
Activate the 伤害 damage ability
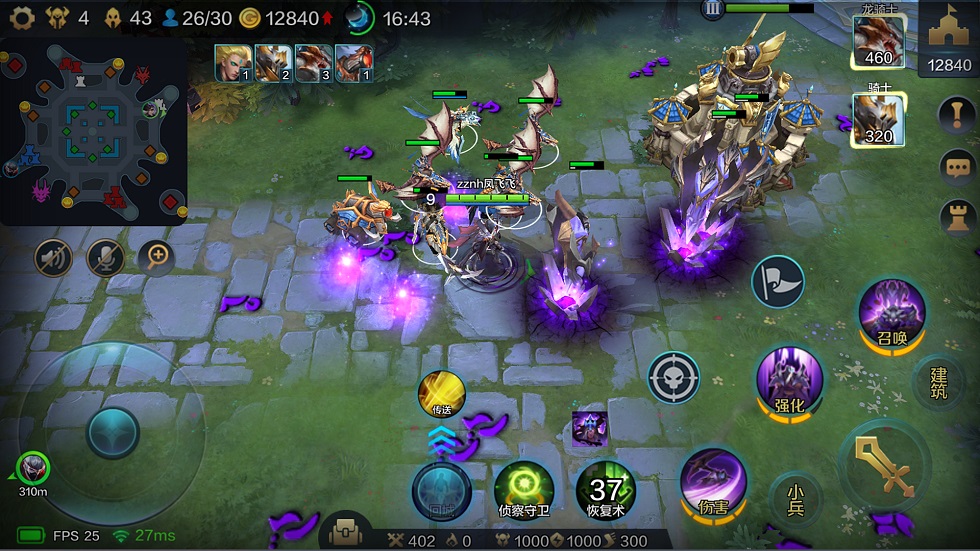point(713,481)
